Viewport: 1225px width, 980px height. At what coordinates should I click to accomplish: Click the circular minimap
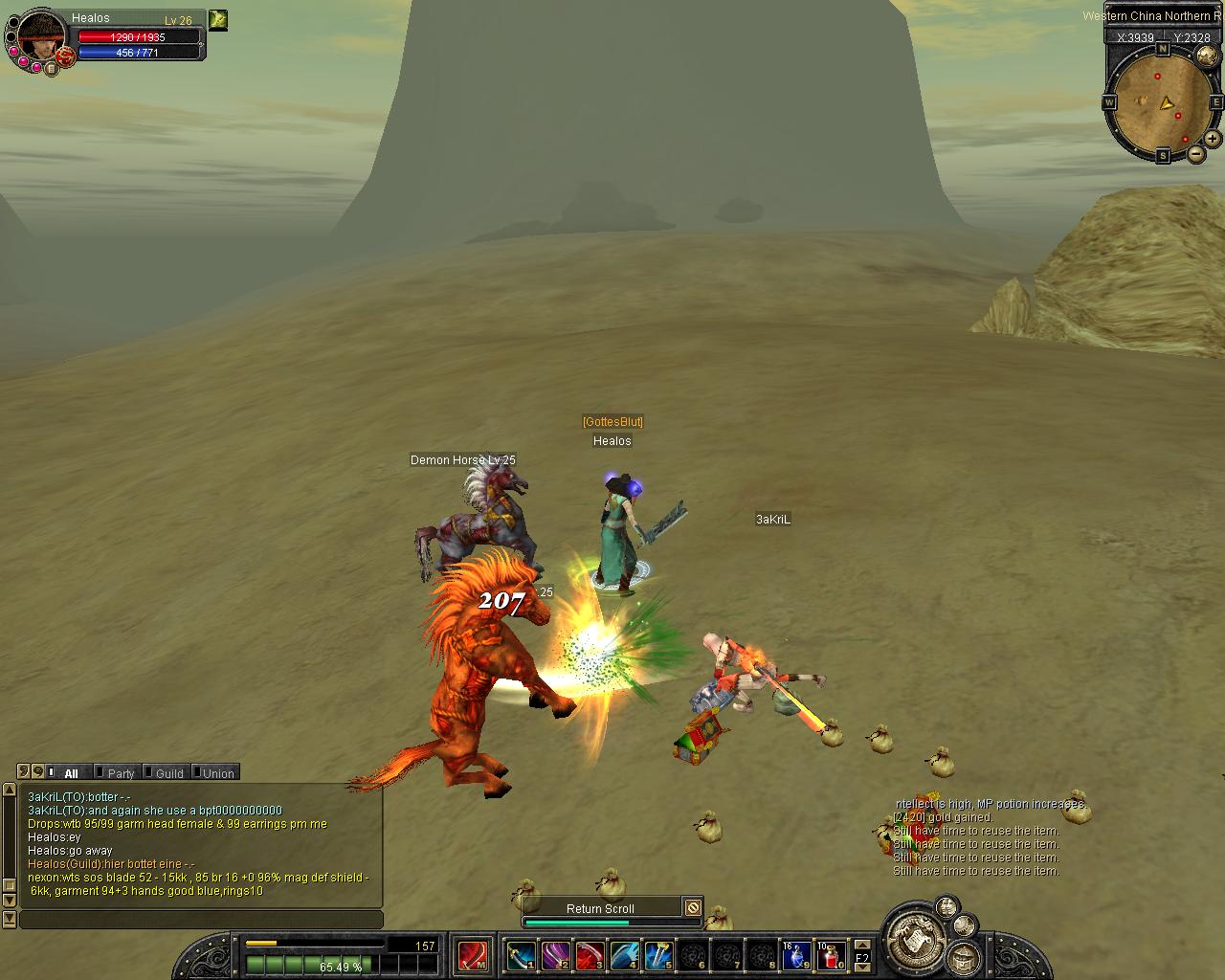click(1163, 100)
